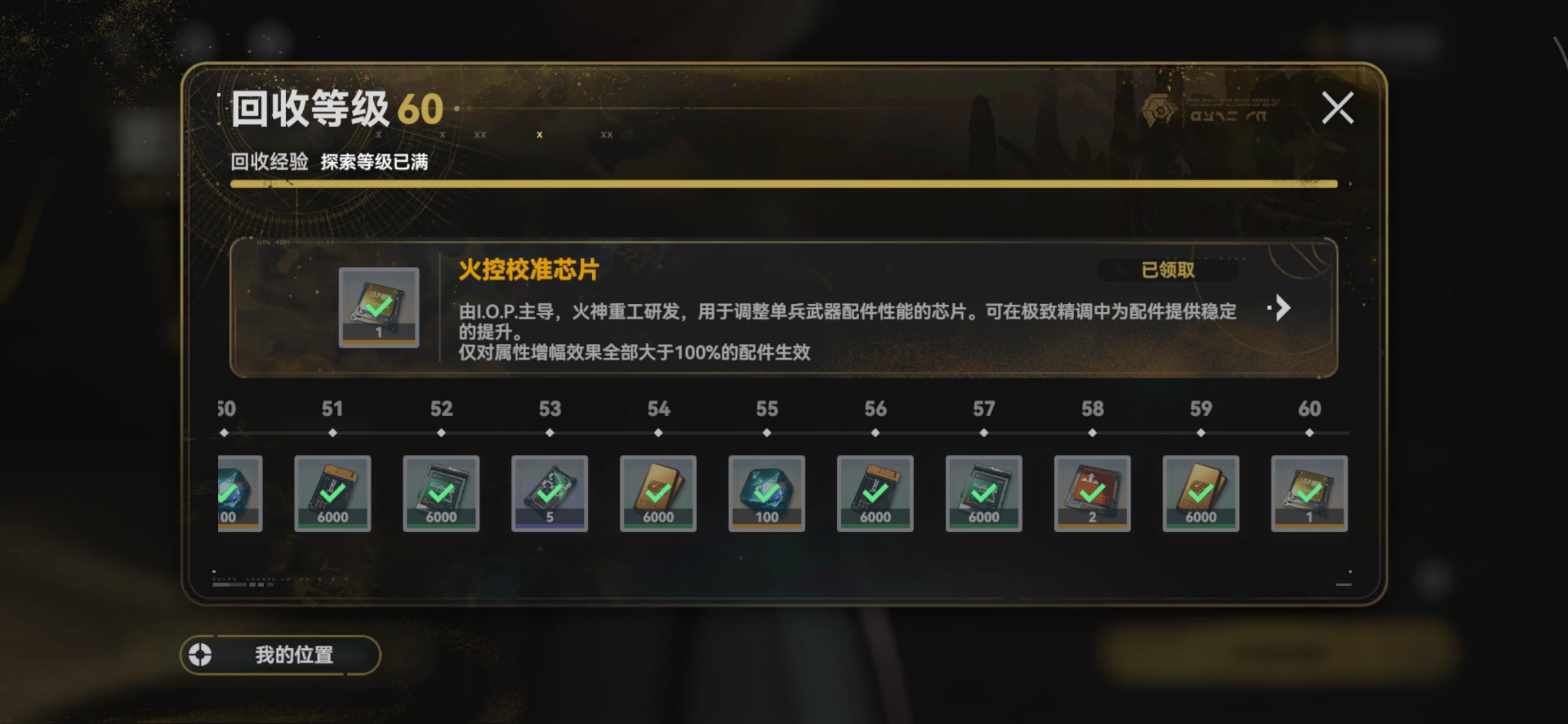The height and width of the screenshot is (724, 1568).
Task: Click the level 53 circuit board reward icon
Action: (550, 493)
